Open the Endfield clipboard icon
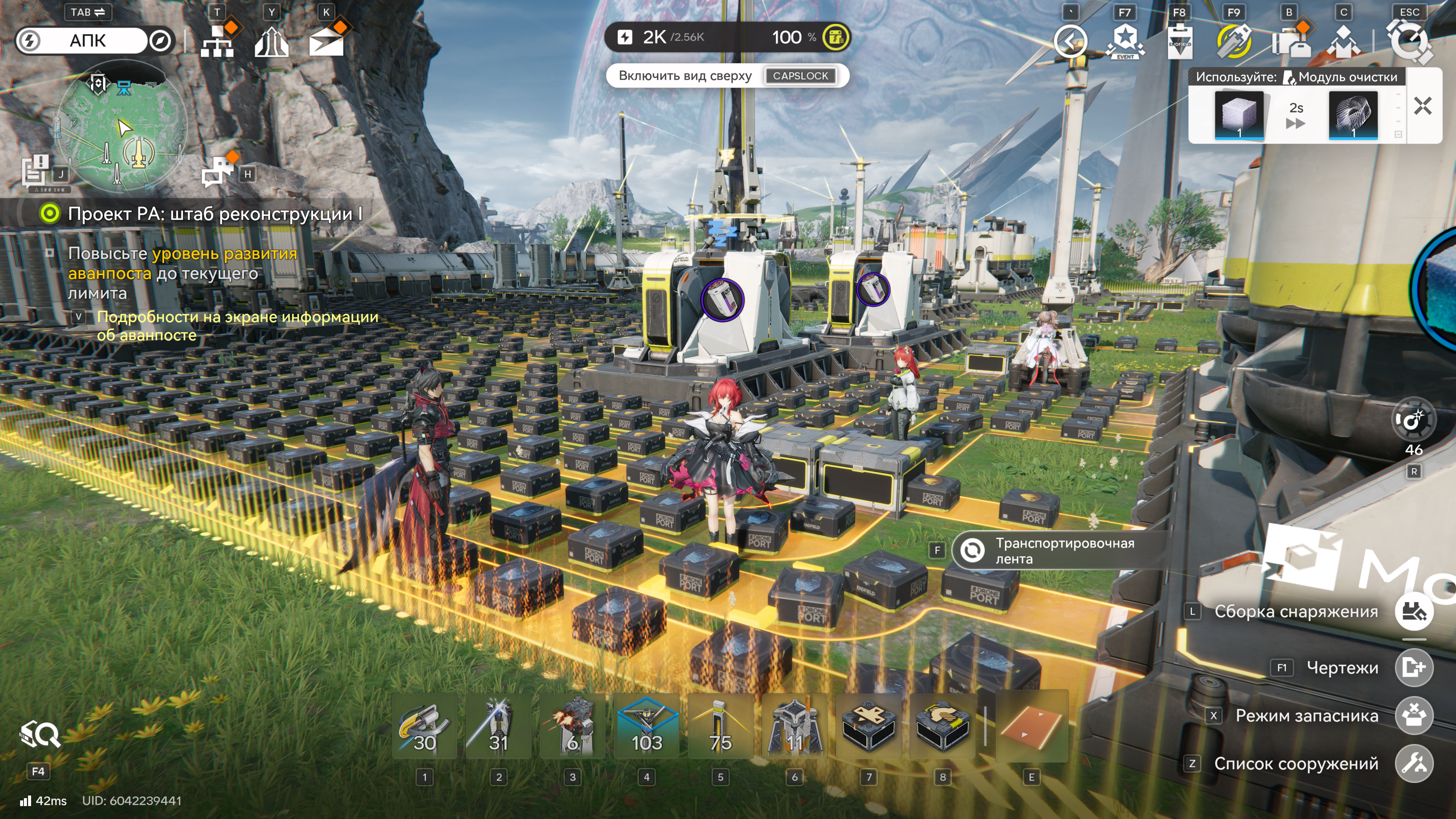The width and height of the screenshot is (1456, 819). [1179, 41]
